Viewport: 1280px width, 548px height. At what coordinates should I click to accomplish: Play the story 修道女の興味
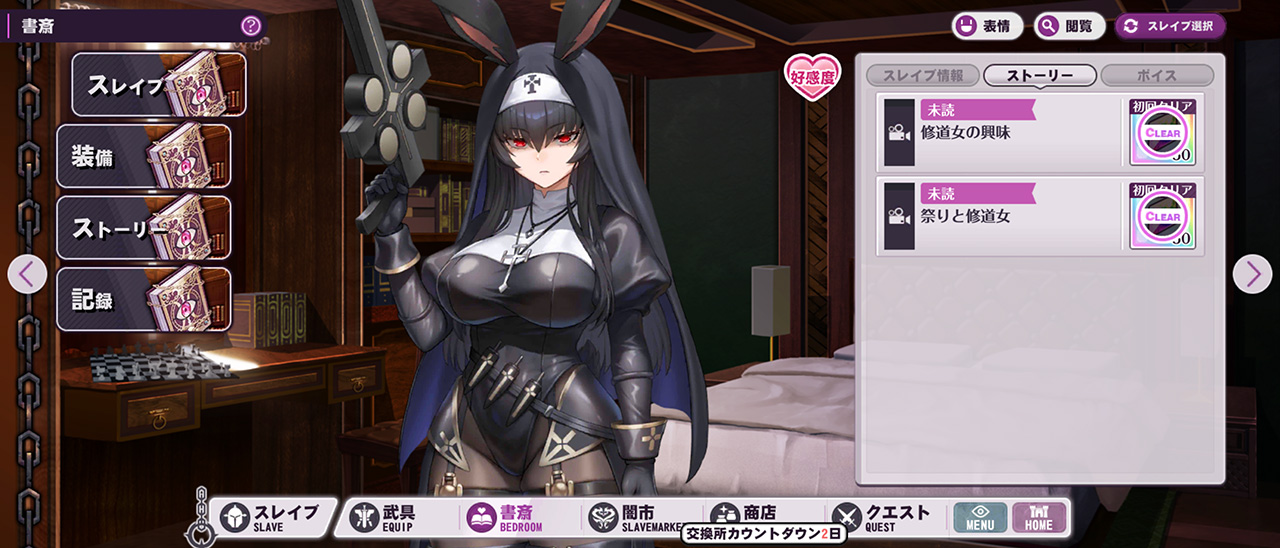pyautogui.click(x=1000, y=132)
